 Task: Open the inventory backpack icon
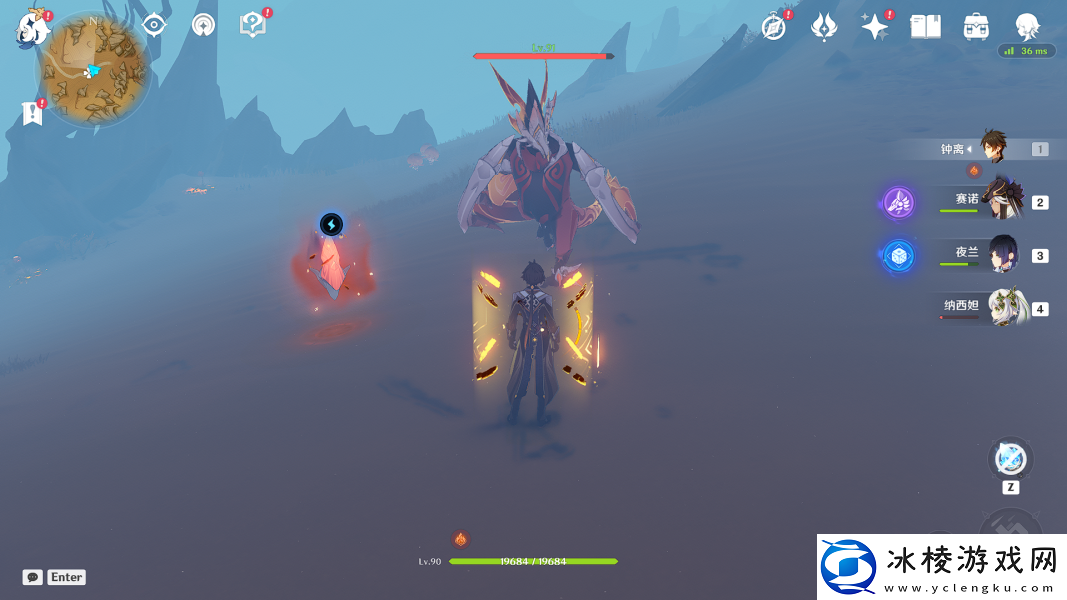(976, 27)
